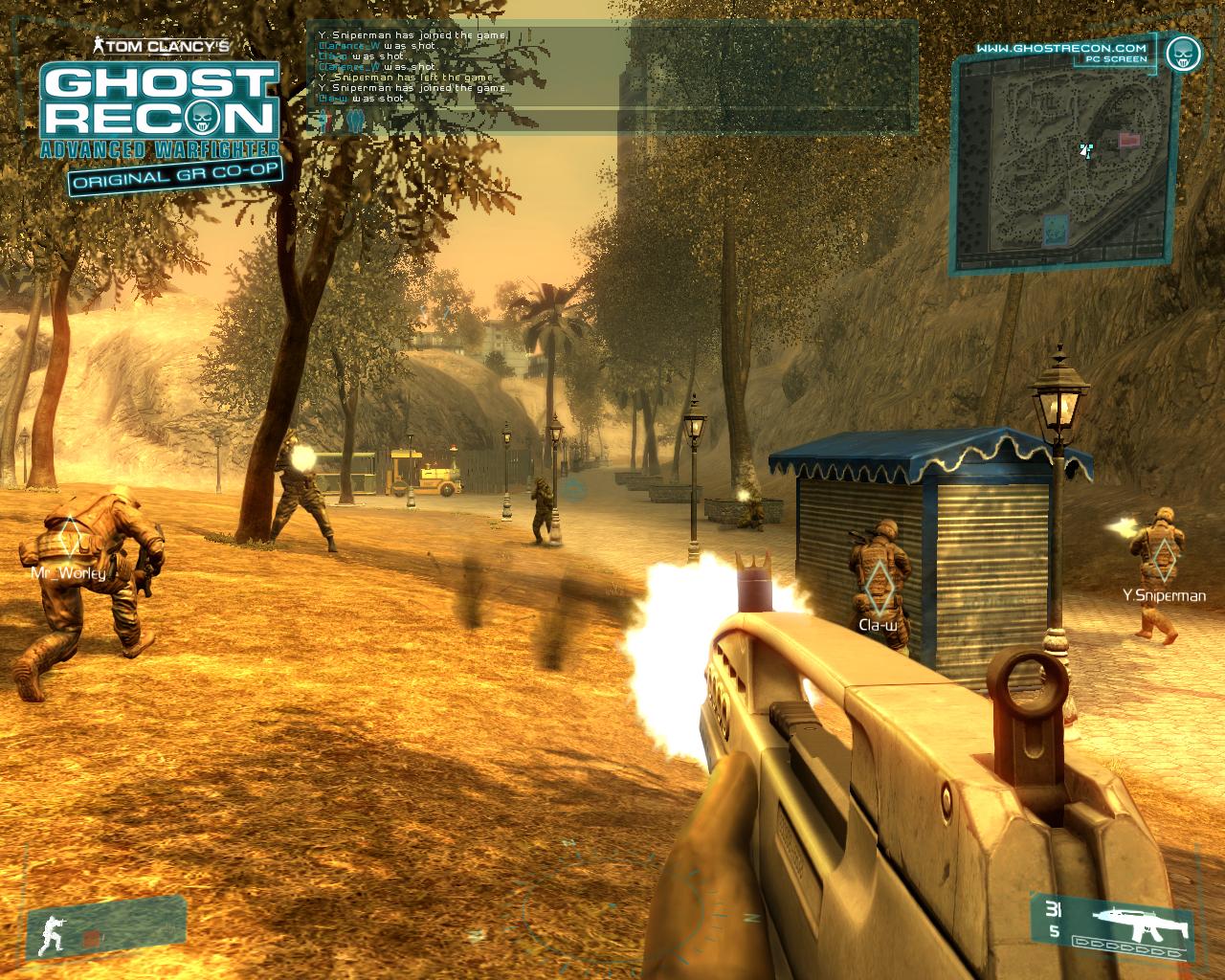Screen dimensions: 1225x980
Task: Click the WWW.GHOSTRECON.COM link text
Action: [x=1060, y=47]
